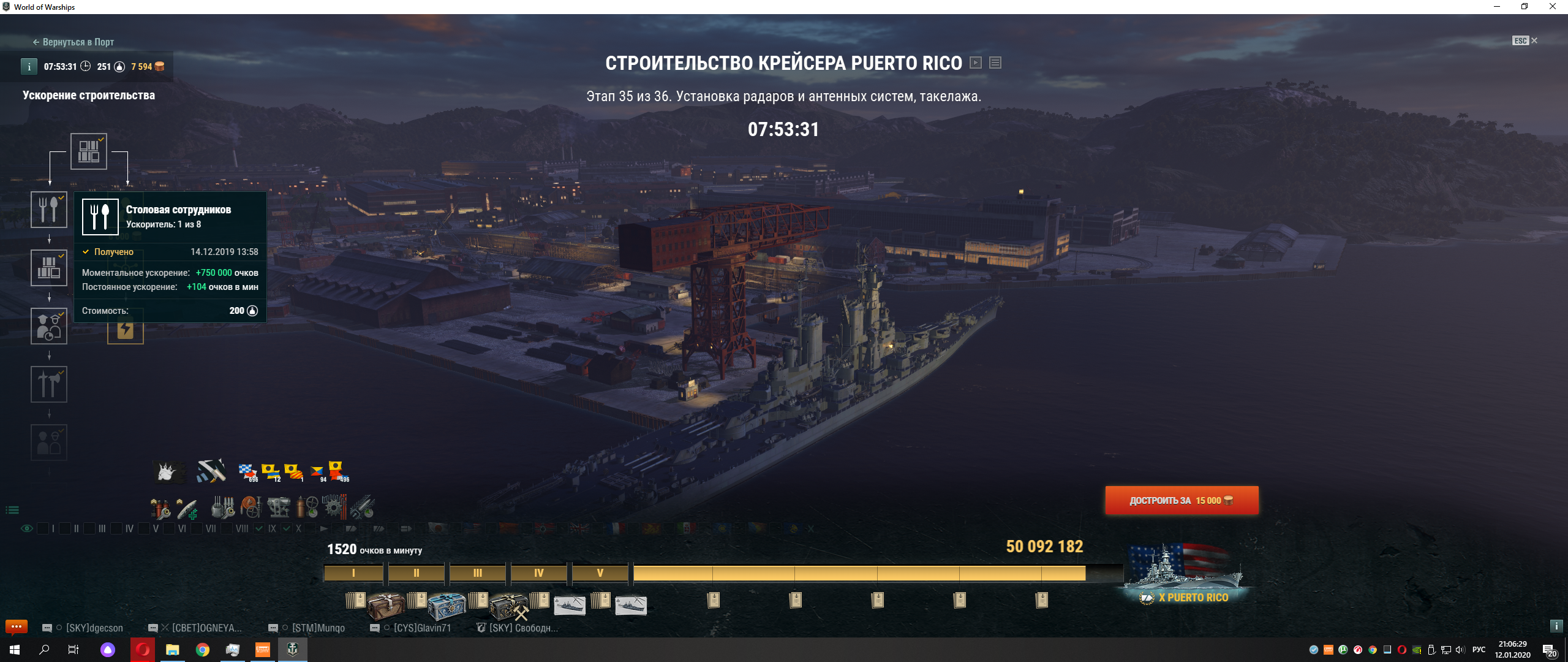Screen dimensions: 1568x662
Task: Open the bottom-right info button
Action: (x=1556, y=626)
